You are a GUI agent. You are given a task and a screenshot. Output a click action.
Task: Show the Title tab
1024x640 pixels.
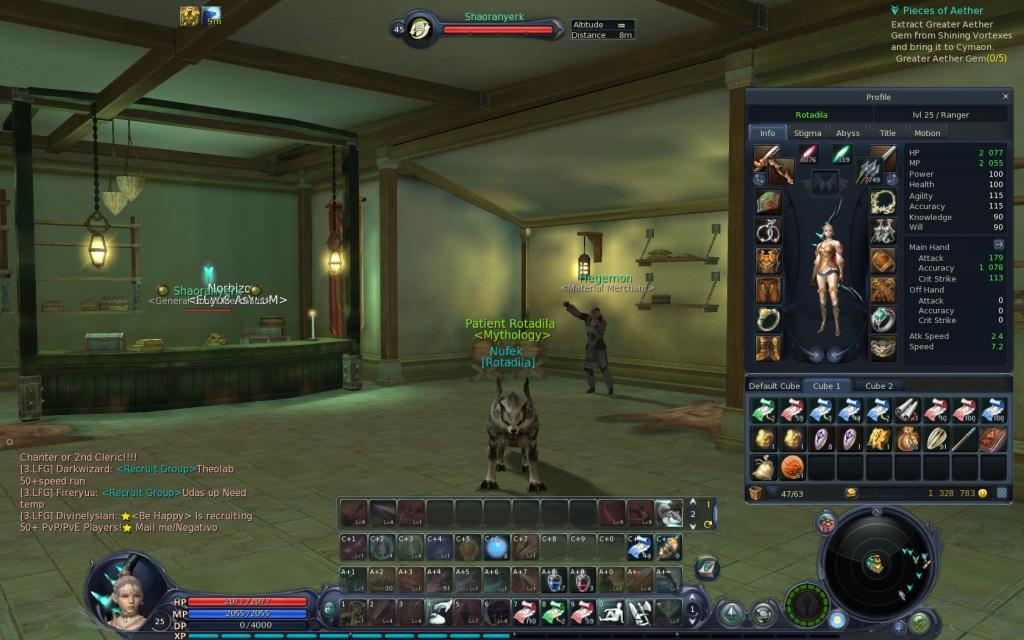[x=887, y=133]
